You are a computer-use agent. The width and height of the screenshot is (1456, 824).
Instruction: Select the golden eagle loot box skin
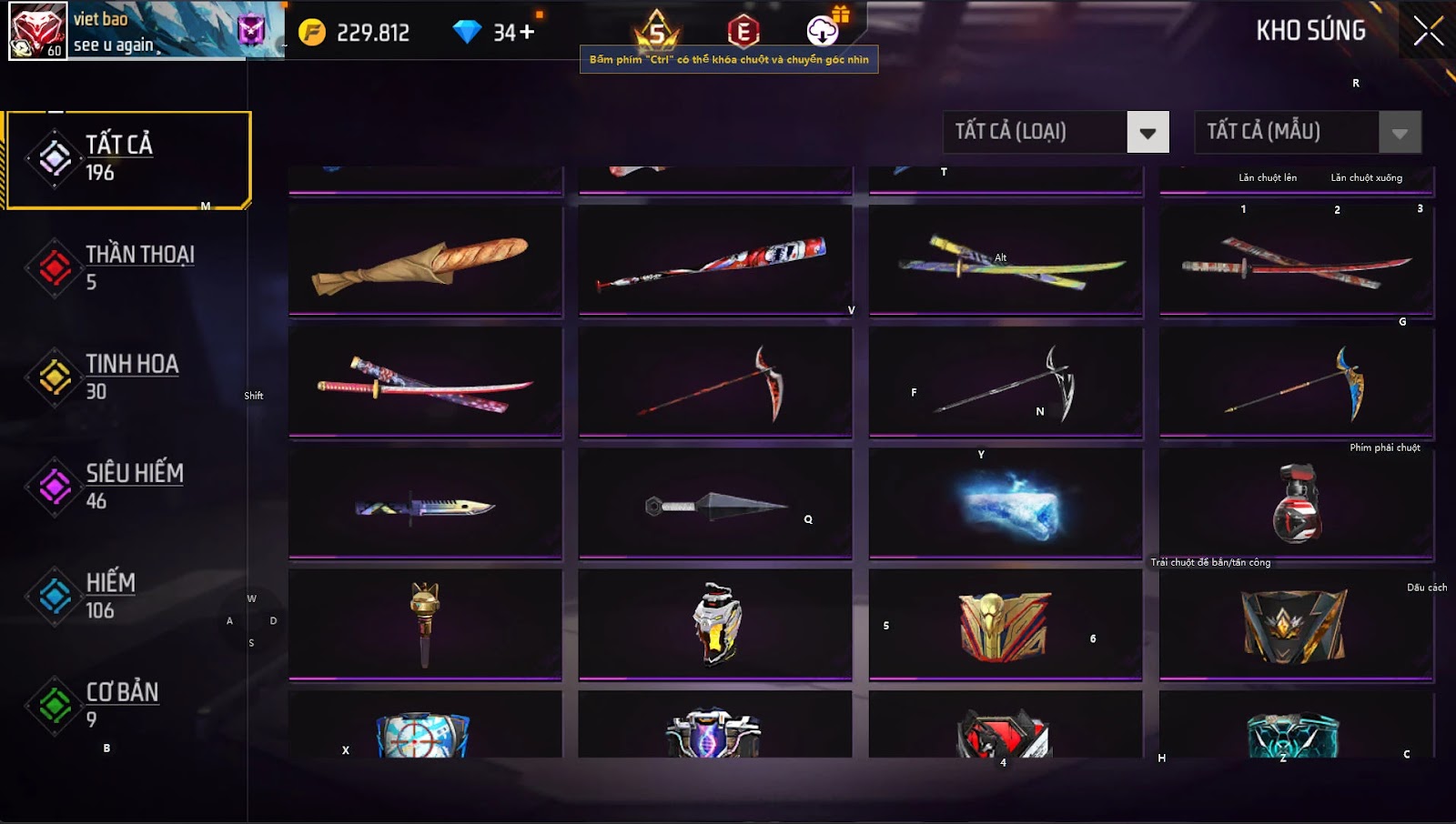click(x=1006, y=626)
